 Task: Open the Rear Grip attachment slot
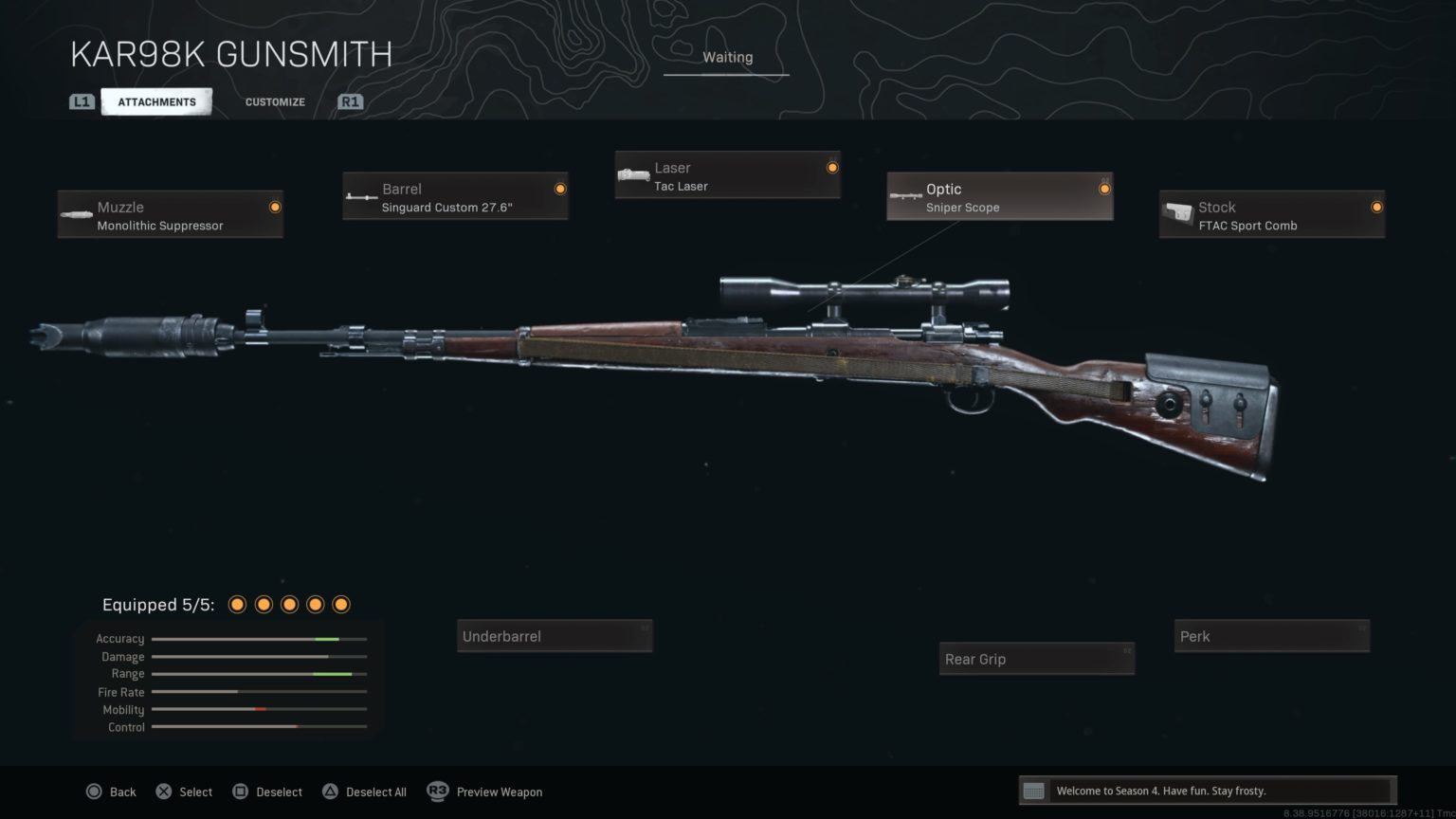1036,658
